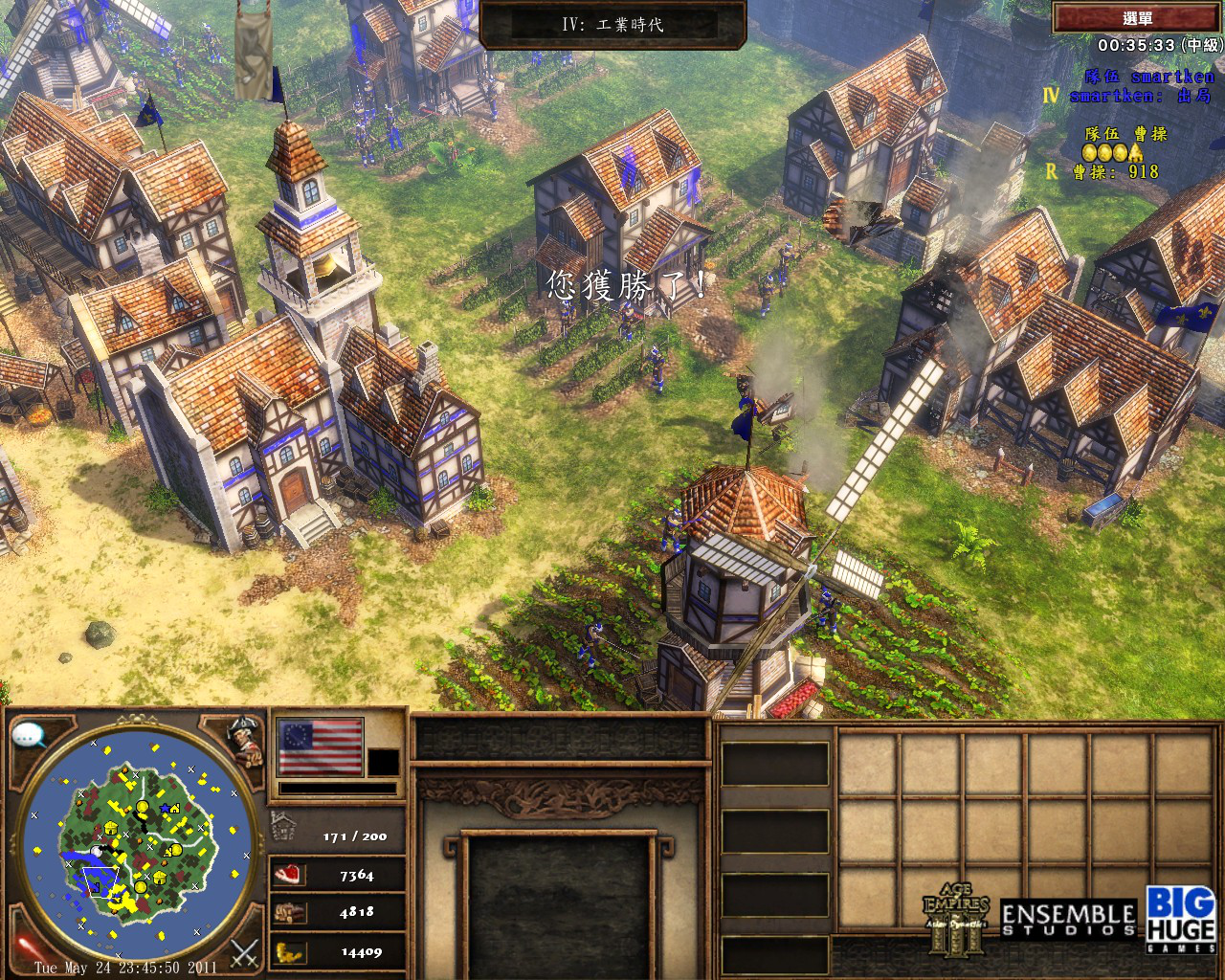Image resolution: width=1225 pixels, height=980 pixels.
Task: Click the red flare signal icon
Action: coord(25,947)
